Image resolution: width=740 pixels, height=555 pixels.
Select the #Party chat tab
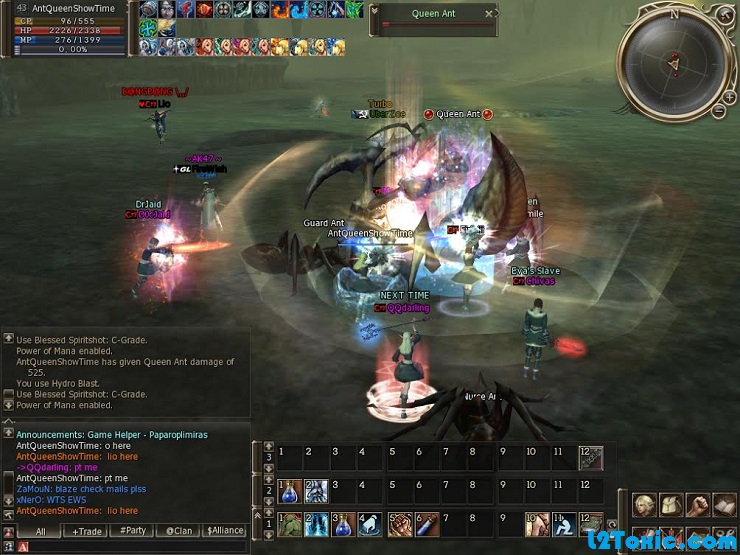[132, 531]
